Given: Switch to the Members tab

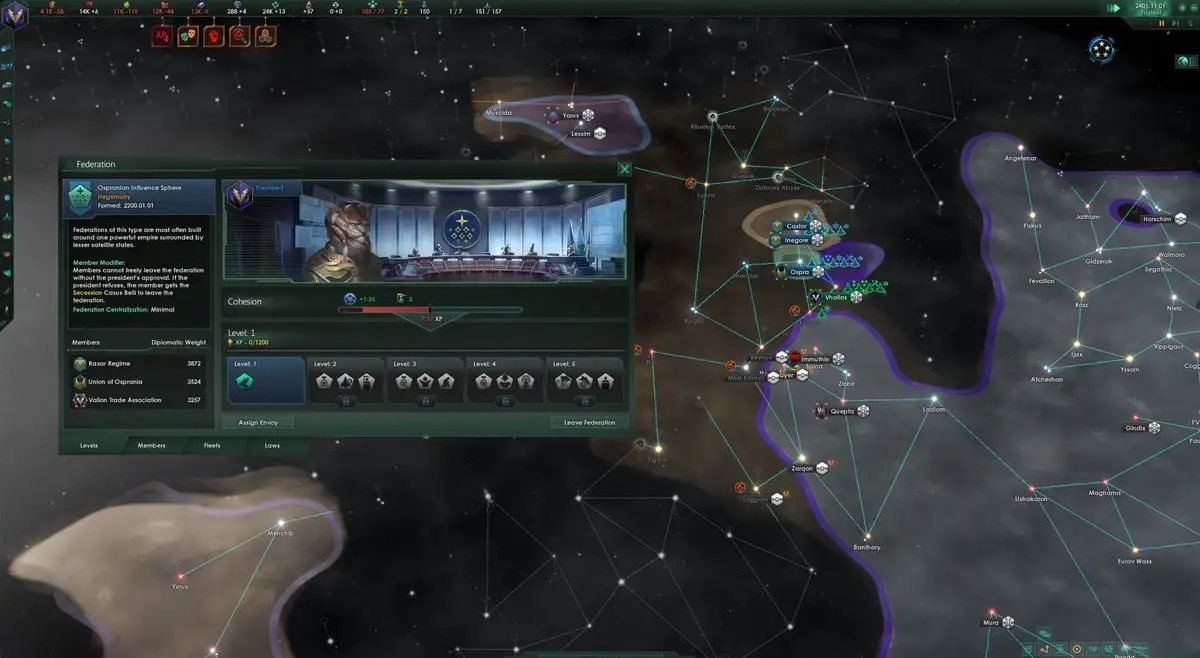Looking at the screenshot, I should (151, 445).
